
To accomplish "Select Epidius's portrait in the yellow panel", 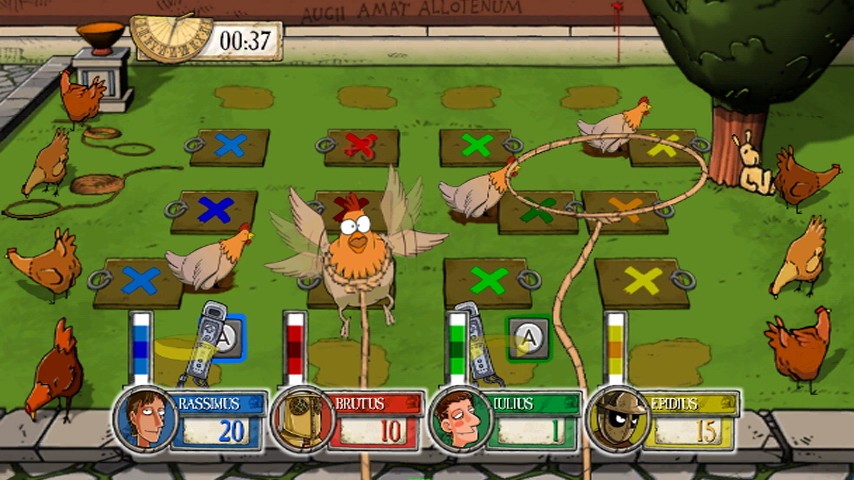I will (617, 419).
